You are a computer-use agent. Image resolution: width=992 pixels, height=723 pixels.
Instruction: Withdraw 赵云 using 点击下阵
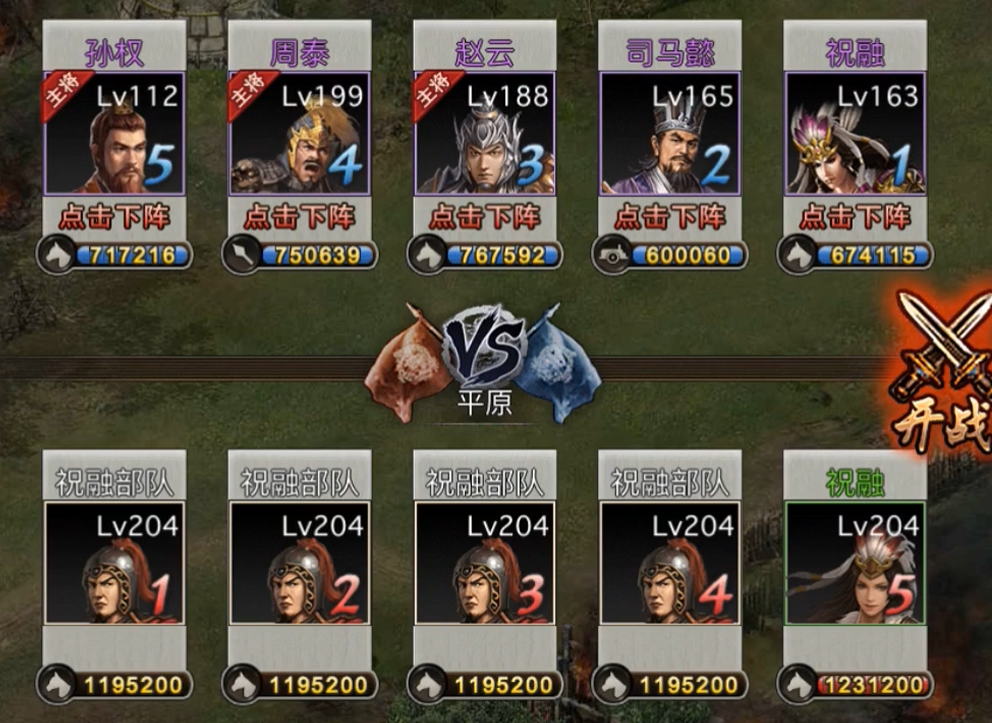pyautogui.click(x=485, y=216)
